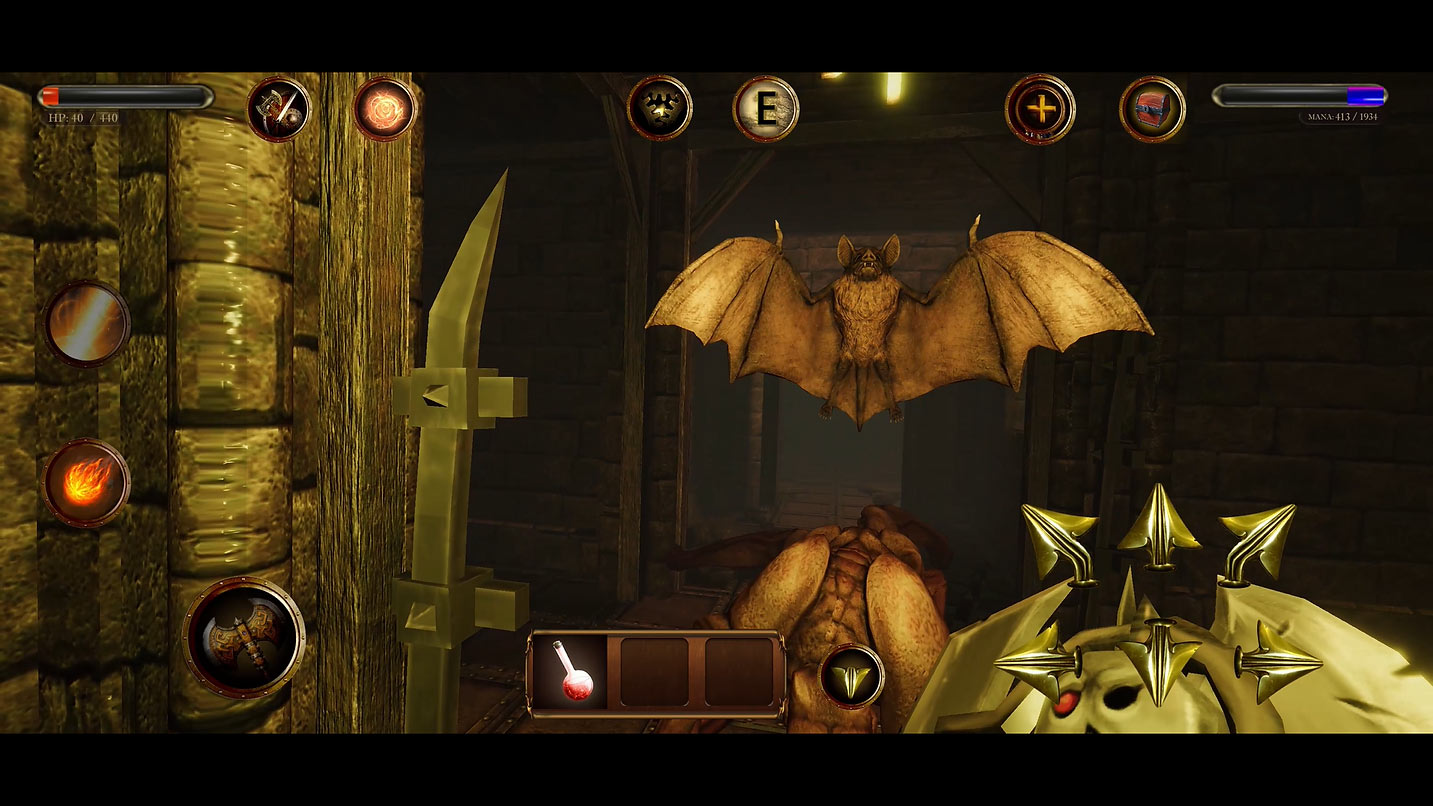This screenshot has width=1433, height=806.
Task: Tap the axe, sword and shield icon
Action: click(x=278, y=109)
